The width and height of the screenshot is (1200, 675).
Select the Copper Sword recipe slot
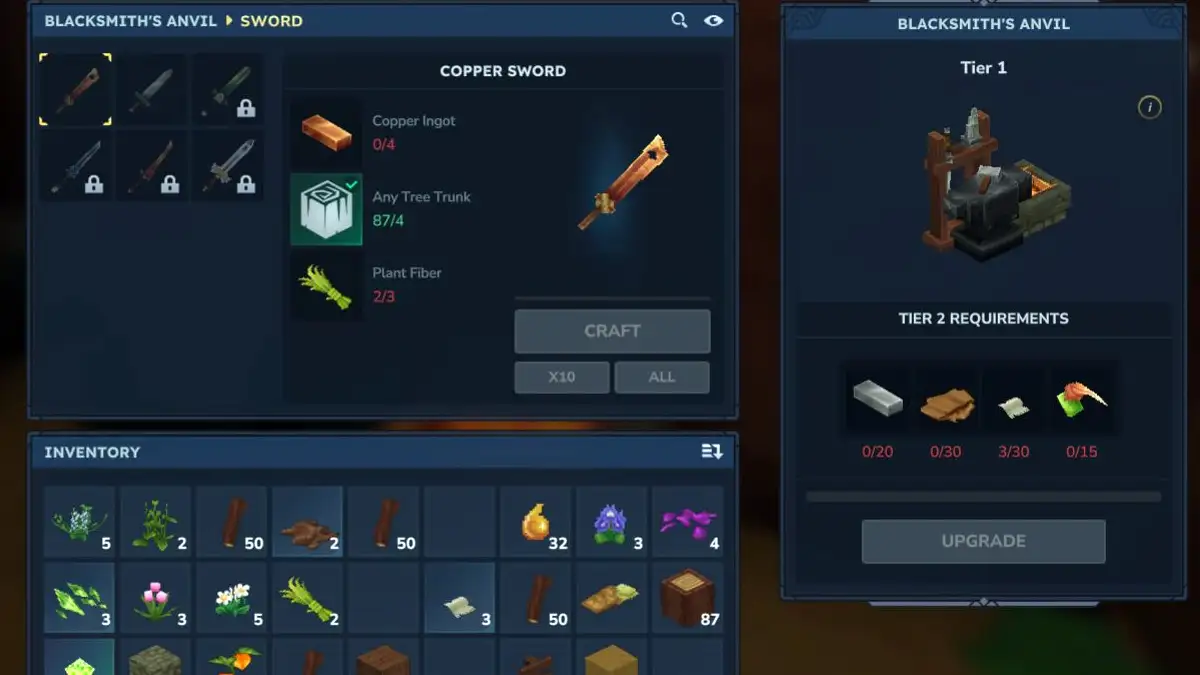point(76,90)
